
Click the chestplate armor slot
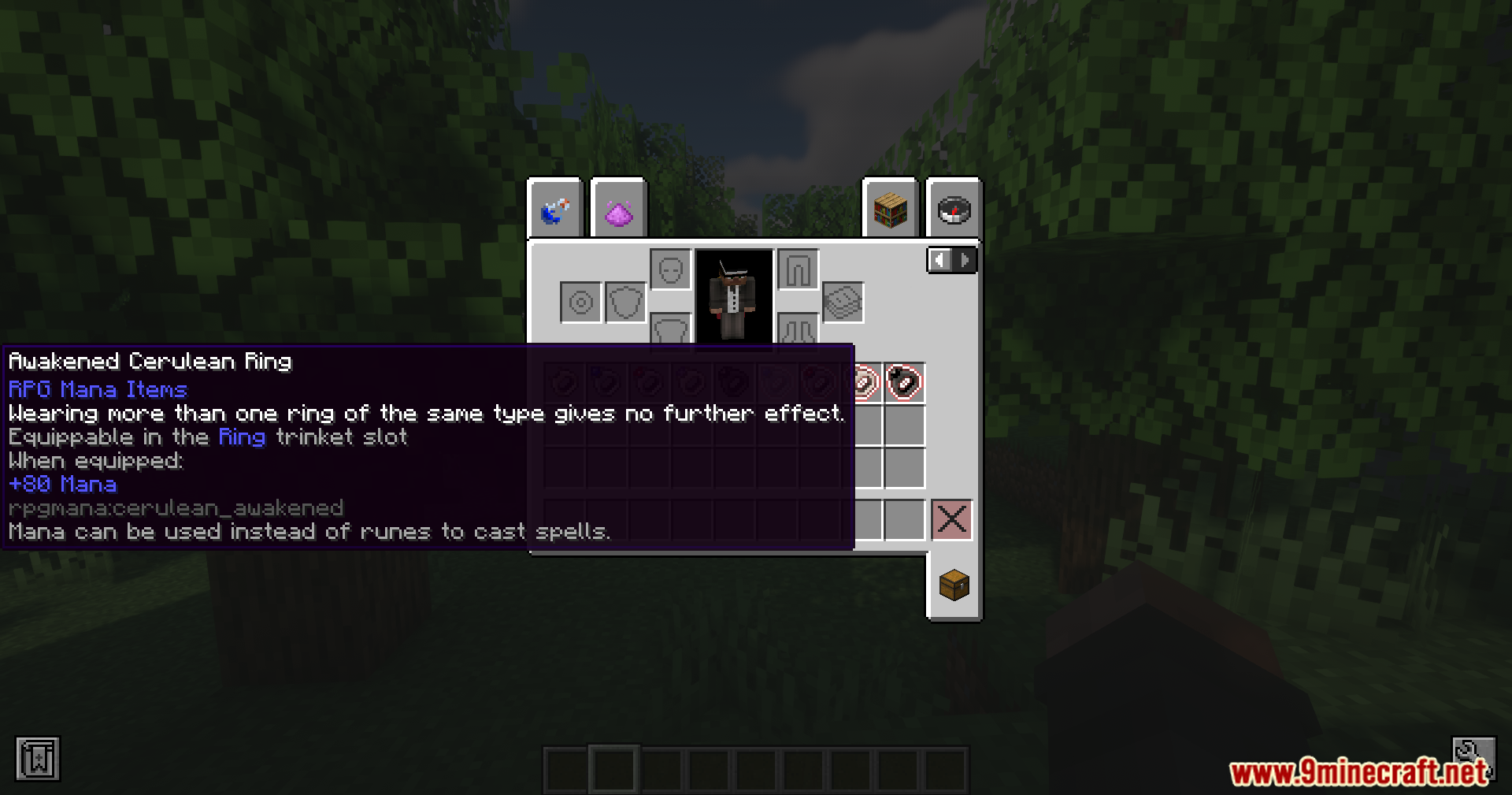[x=671, y=329]
